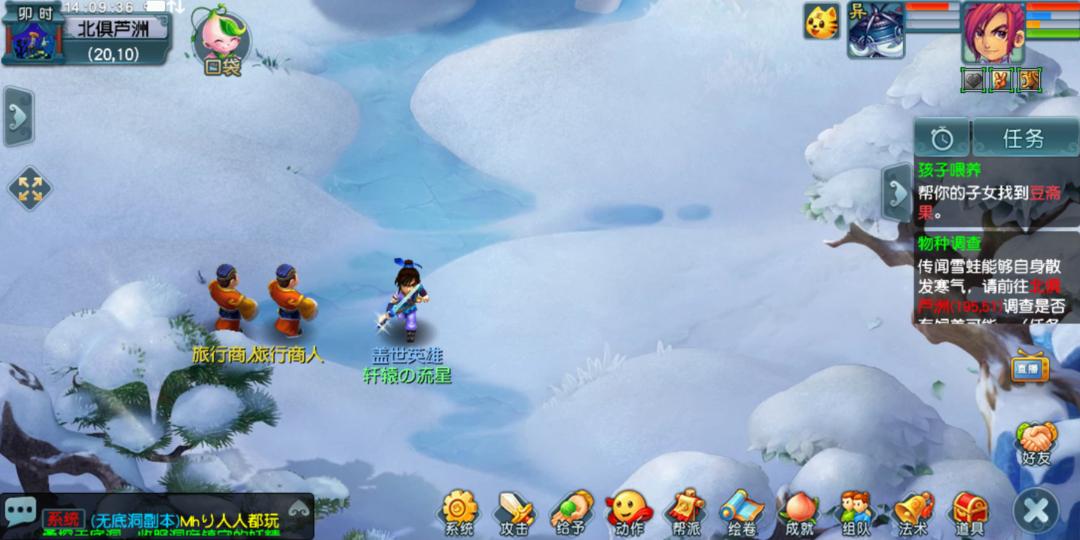Image resolution: width=1080 pixels, height=540 pixels.
Task: Show the 成就 achievements peach icon
Action: pos(799,511)
